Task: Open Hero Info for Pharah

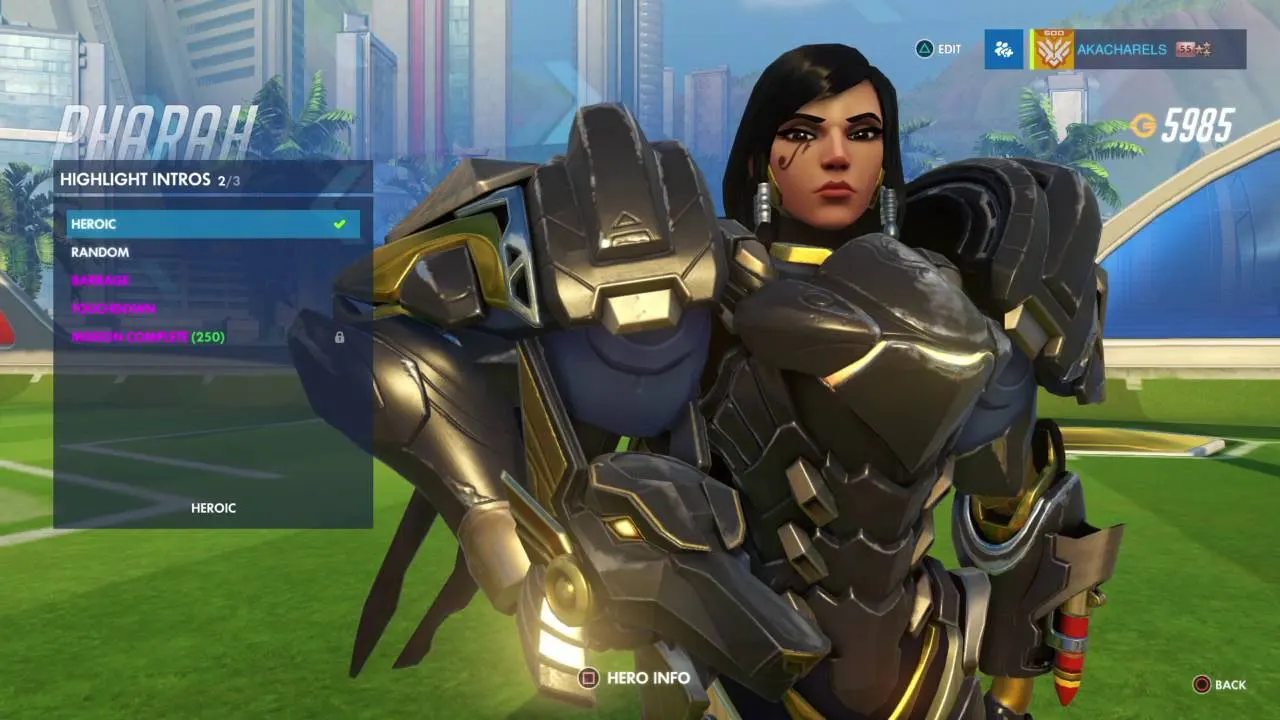Action: coord(636,678)
